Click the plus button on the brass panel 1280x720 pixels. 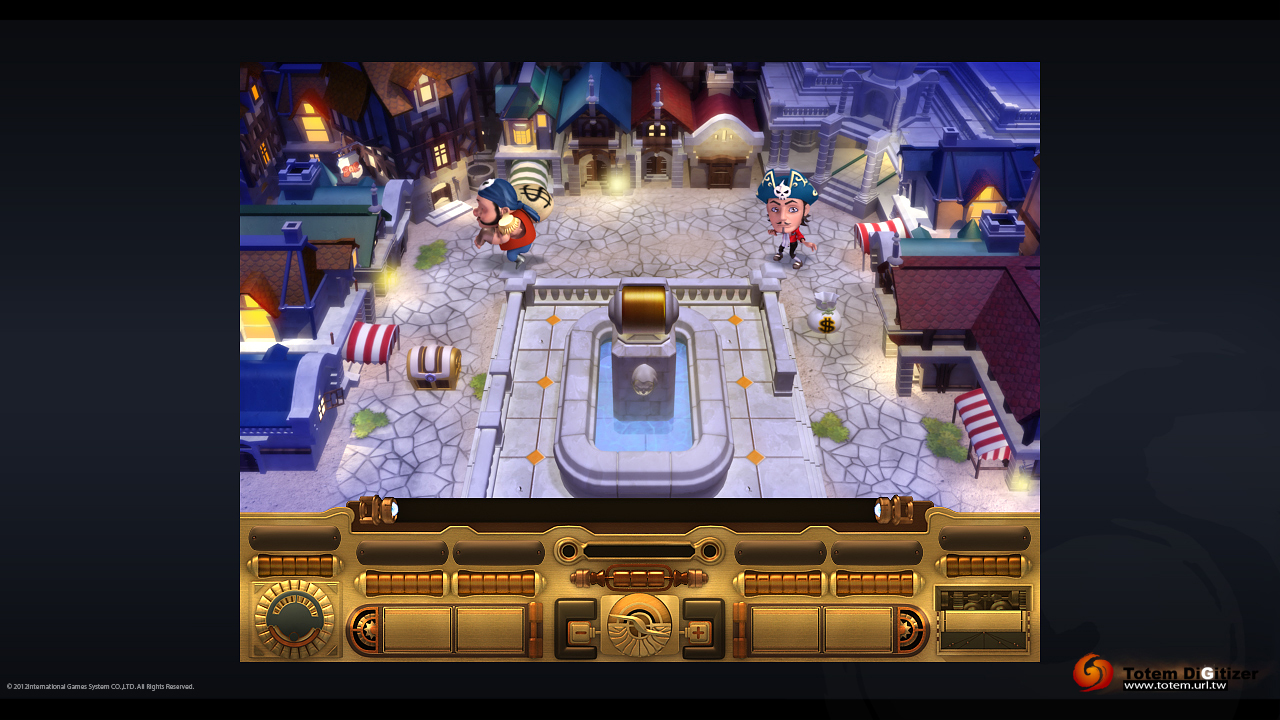[699, 632]
